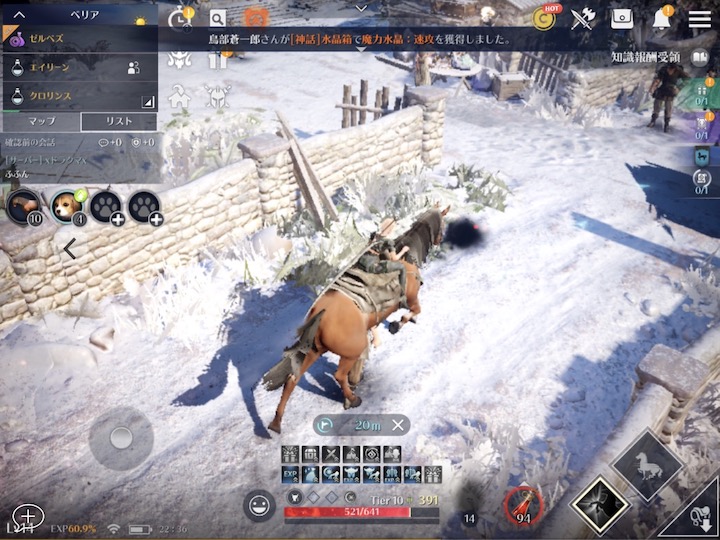
Task: Use the red potion with 94 count
Action: click(522, 505)
